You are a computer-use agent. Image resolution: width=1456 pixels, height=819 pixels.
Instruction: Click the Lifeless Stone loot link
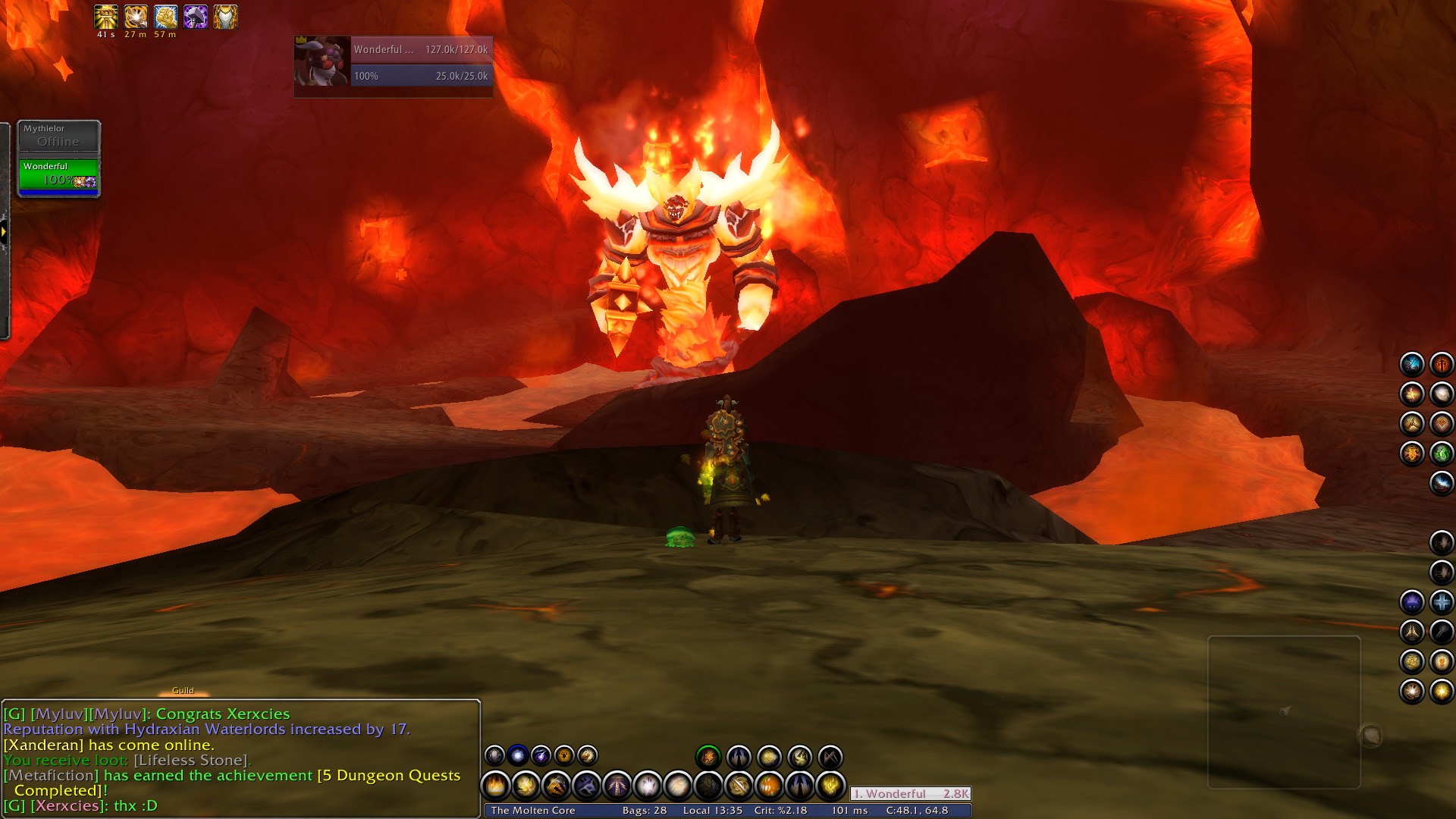tap(191, 760)
